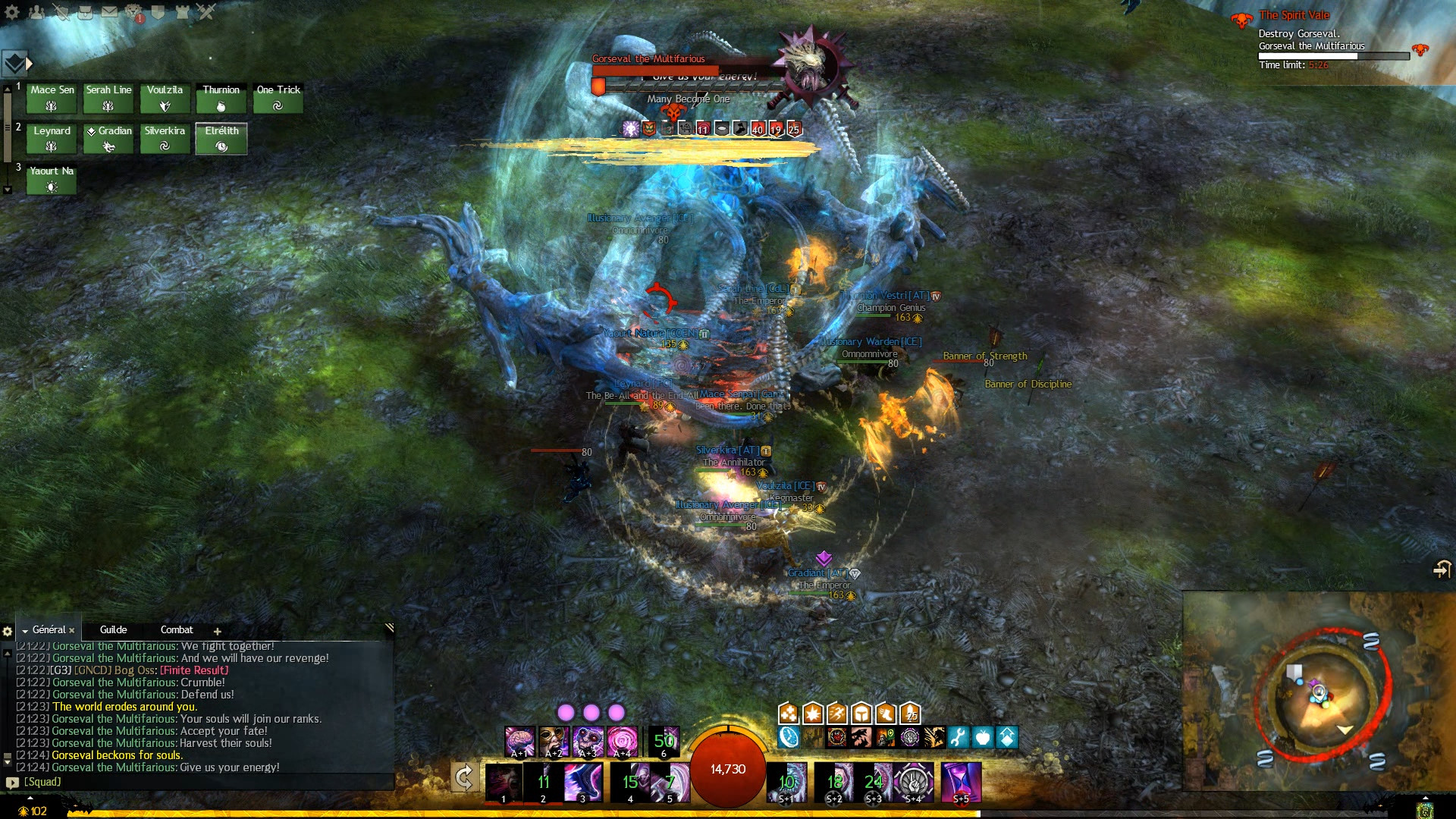The height and width of the screenshot is (819, 1456).
Task: Open the contacts and LFG panel
Action: [x=36, y=12]
